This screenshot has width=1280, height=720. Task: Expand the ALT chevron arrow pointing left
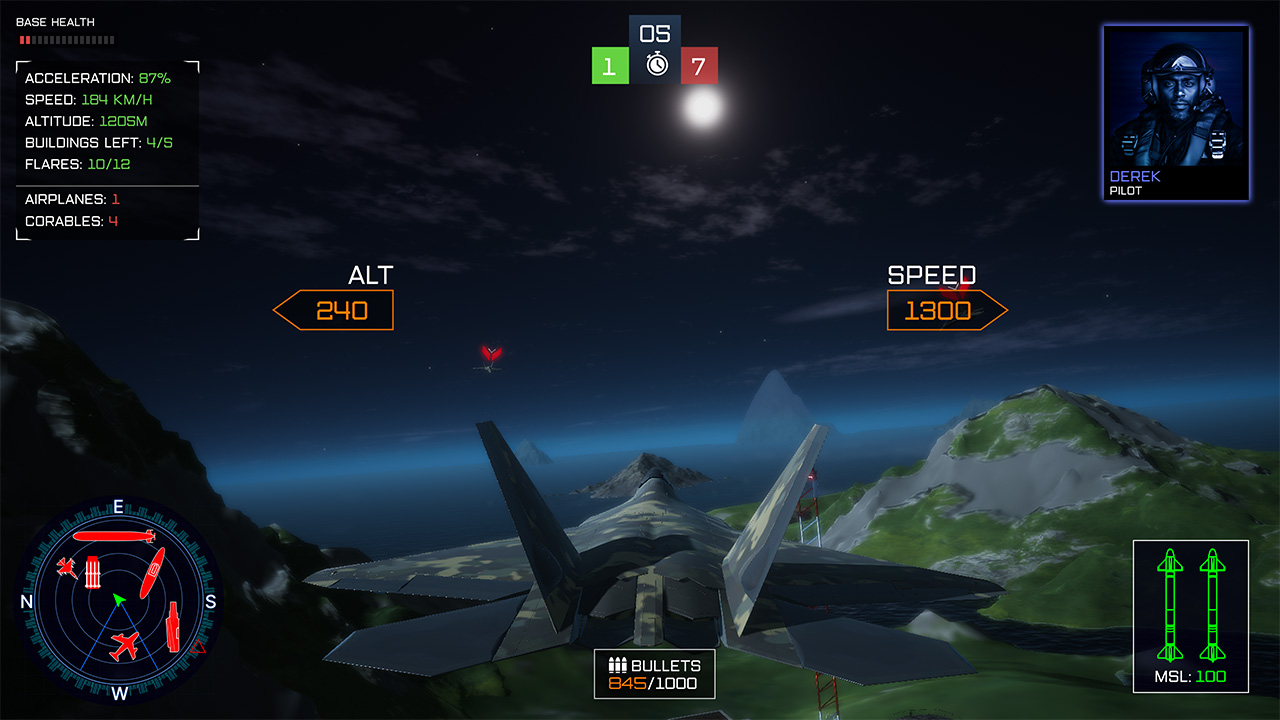(284, 310)
